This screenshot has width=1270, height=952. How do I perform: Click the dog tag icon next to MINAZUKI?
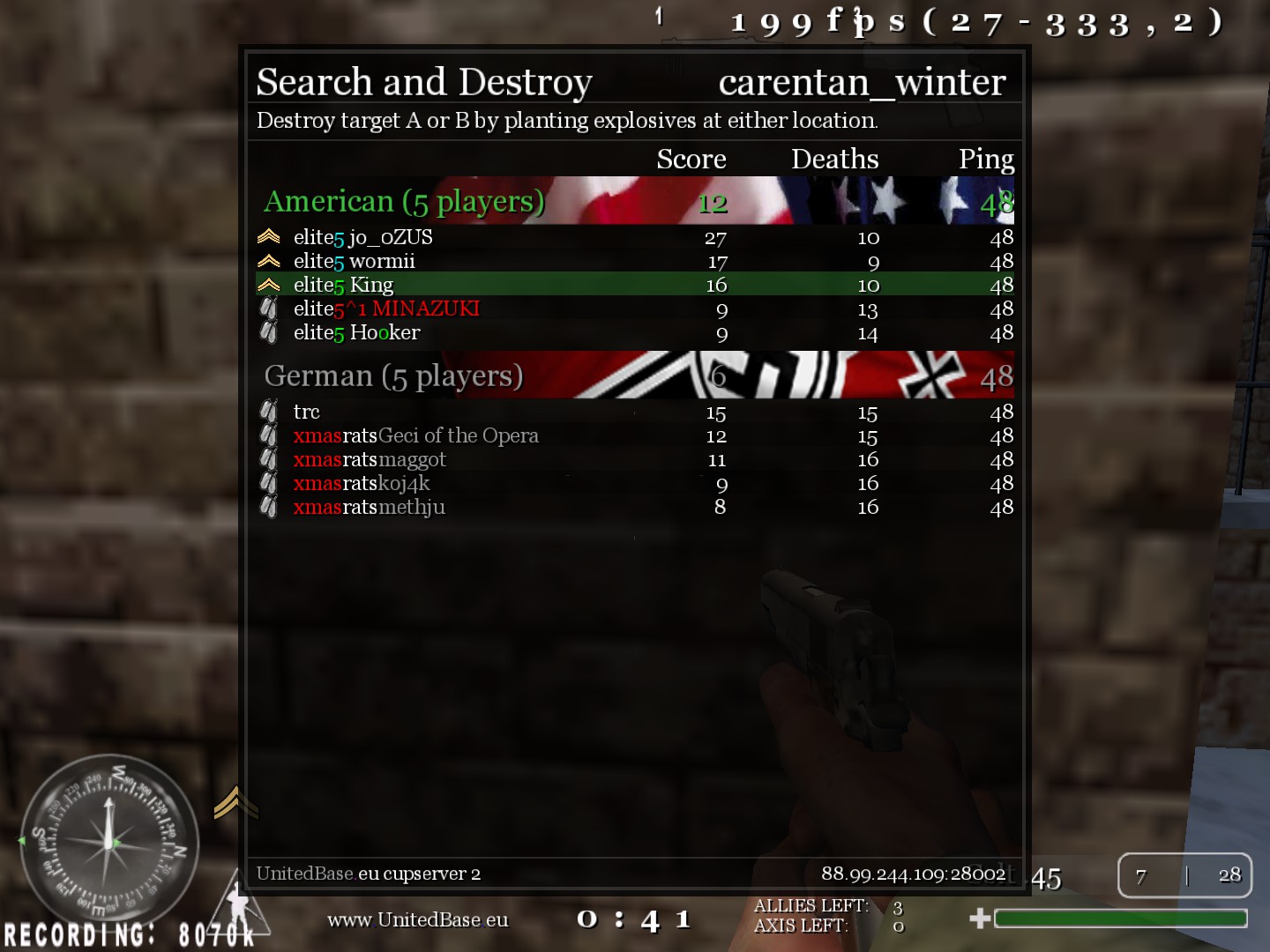click(x=269, y=309)
